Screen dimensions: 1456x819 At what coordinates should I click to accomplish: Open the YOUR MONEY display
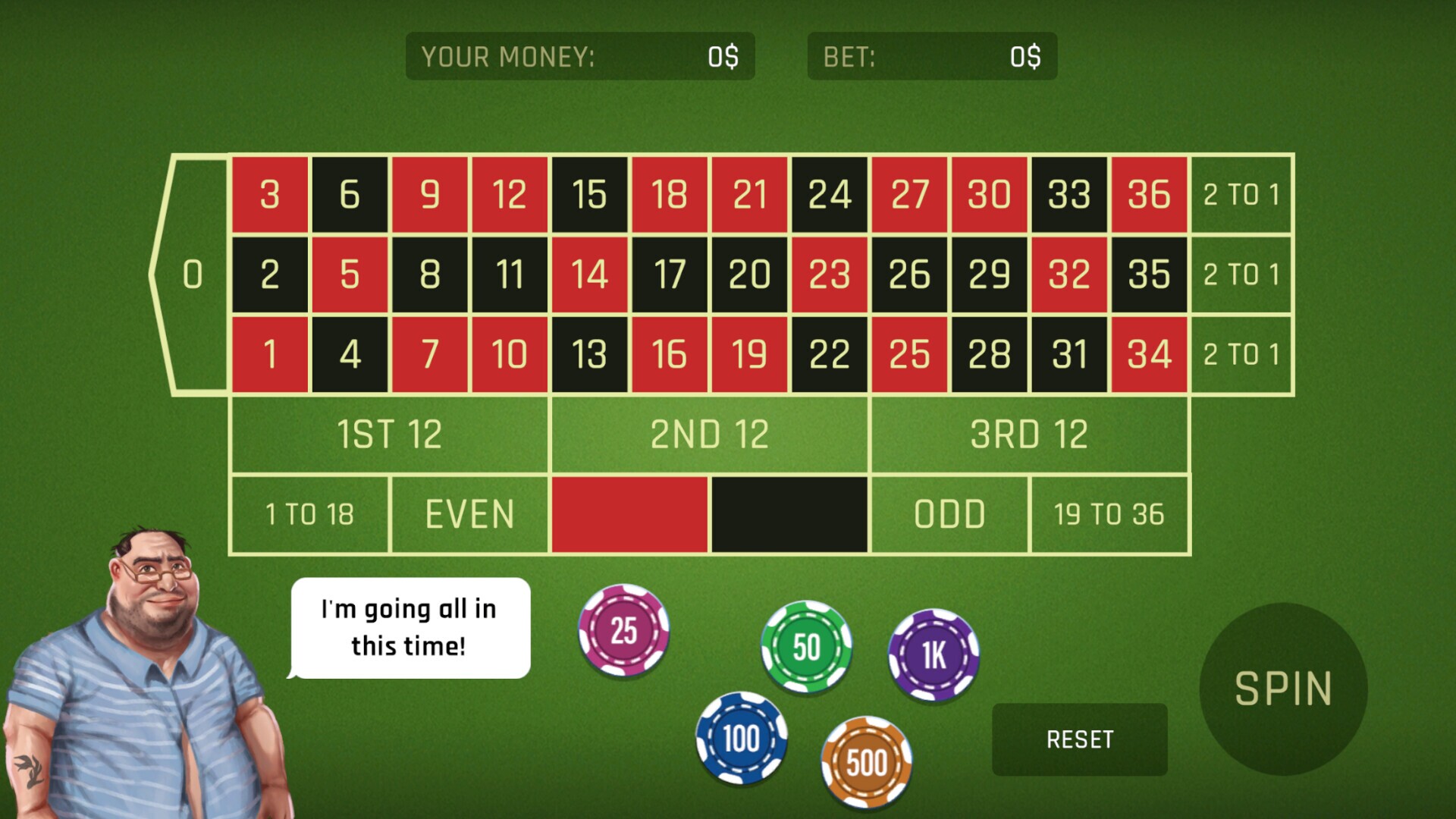(x=580, y=57)
